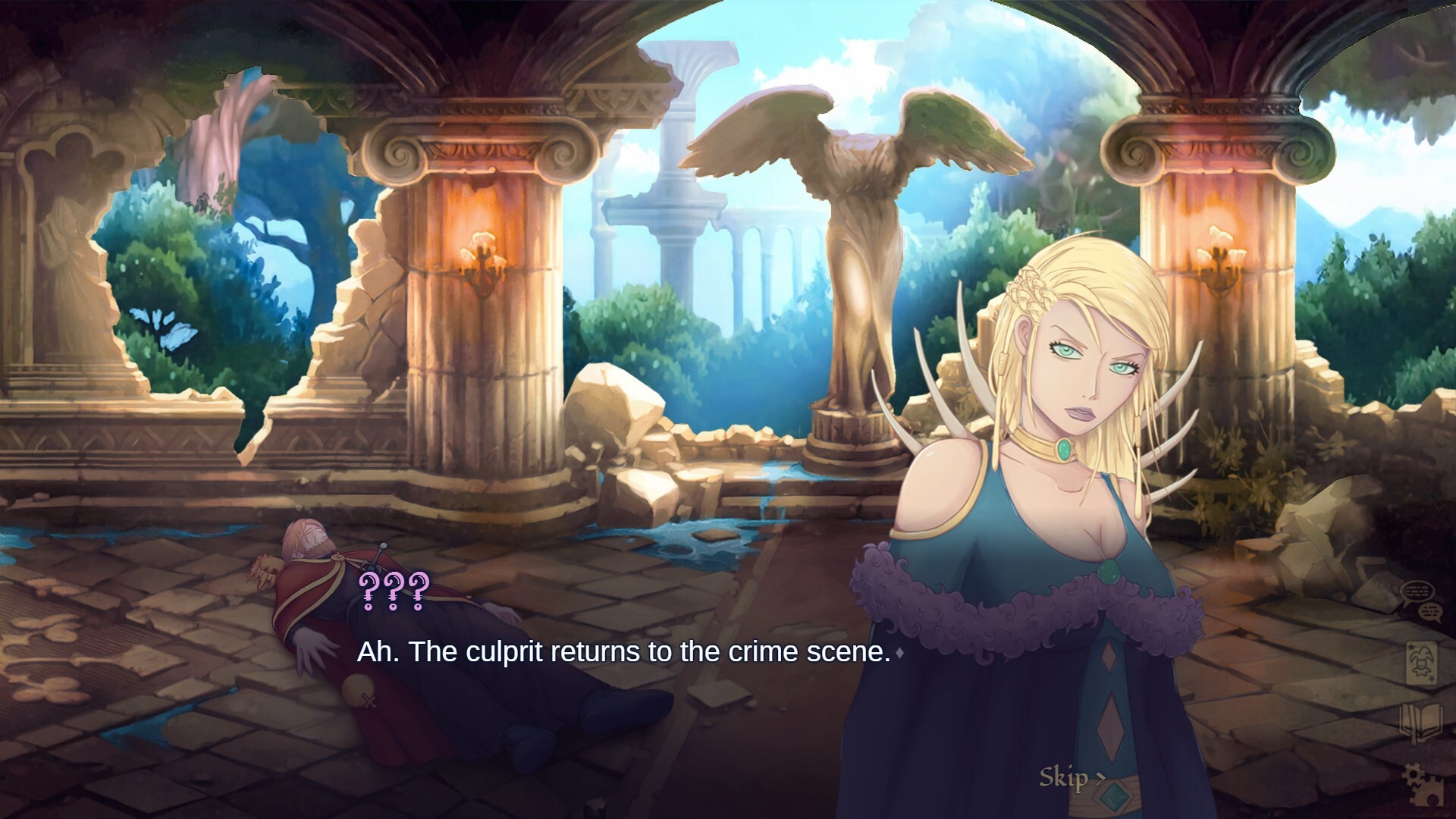This screenshot has height=819, width=1456.
Task: Open the gear settings menu
Action: click(x=1420, y=782)
